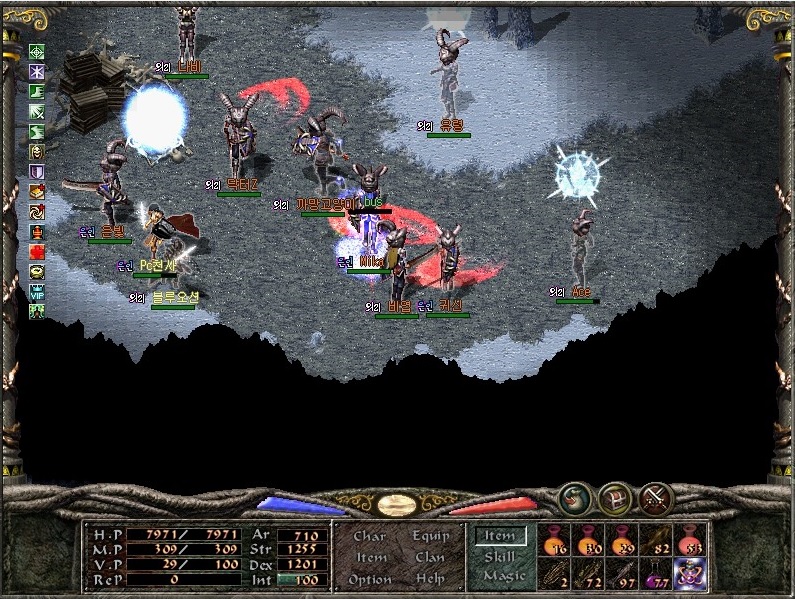The height and width of the screenshot is (599, 795).
Task: Select the quick slot with count 97
Action: 621,574
